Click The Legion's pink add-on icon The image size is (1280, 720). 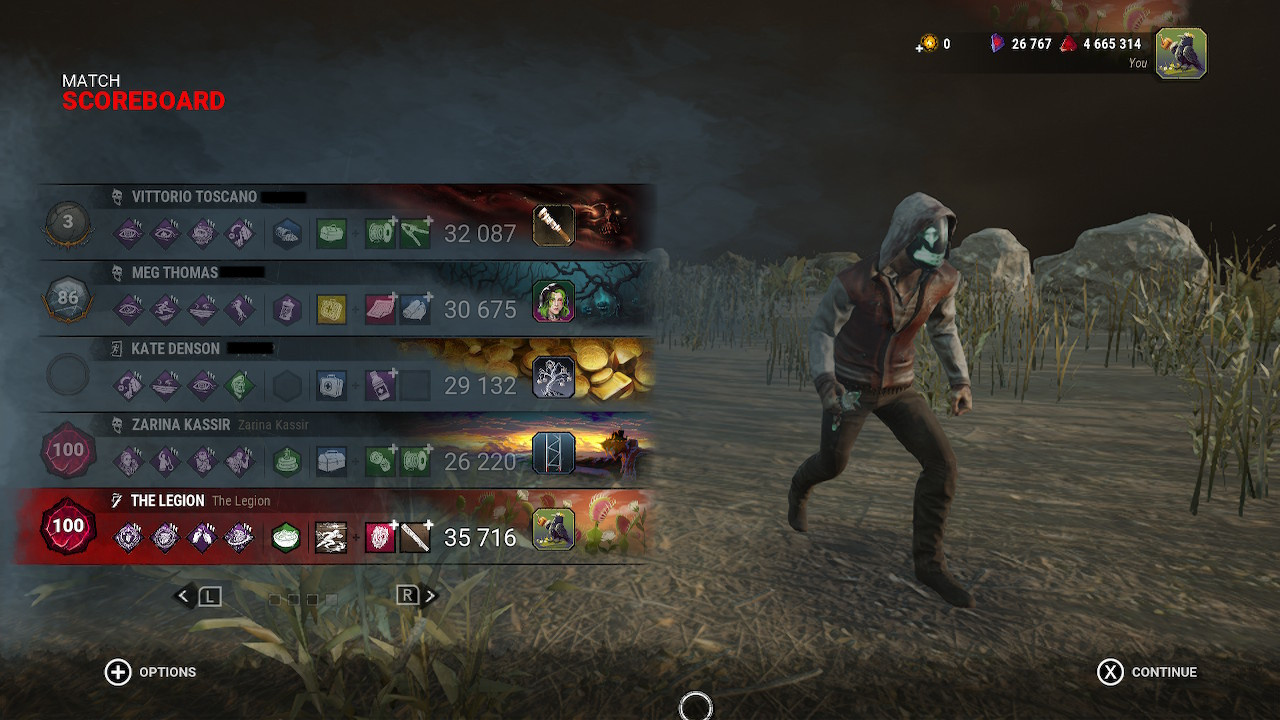[378, 537]
